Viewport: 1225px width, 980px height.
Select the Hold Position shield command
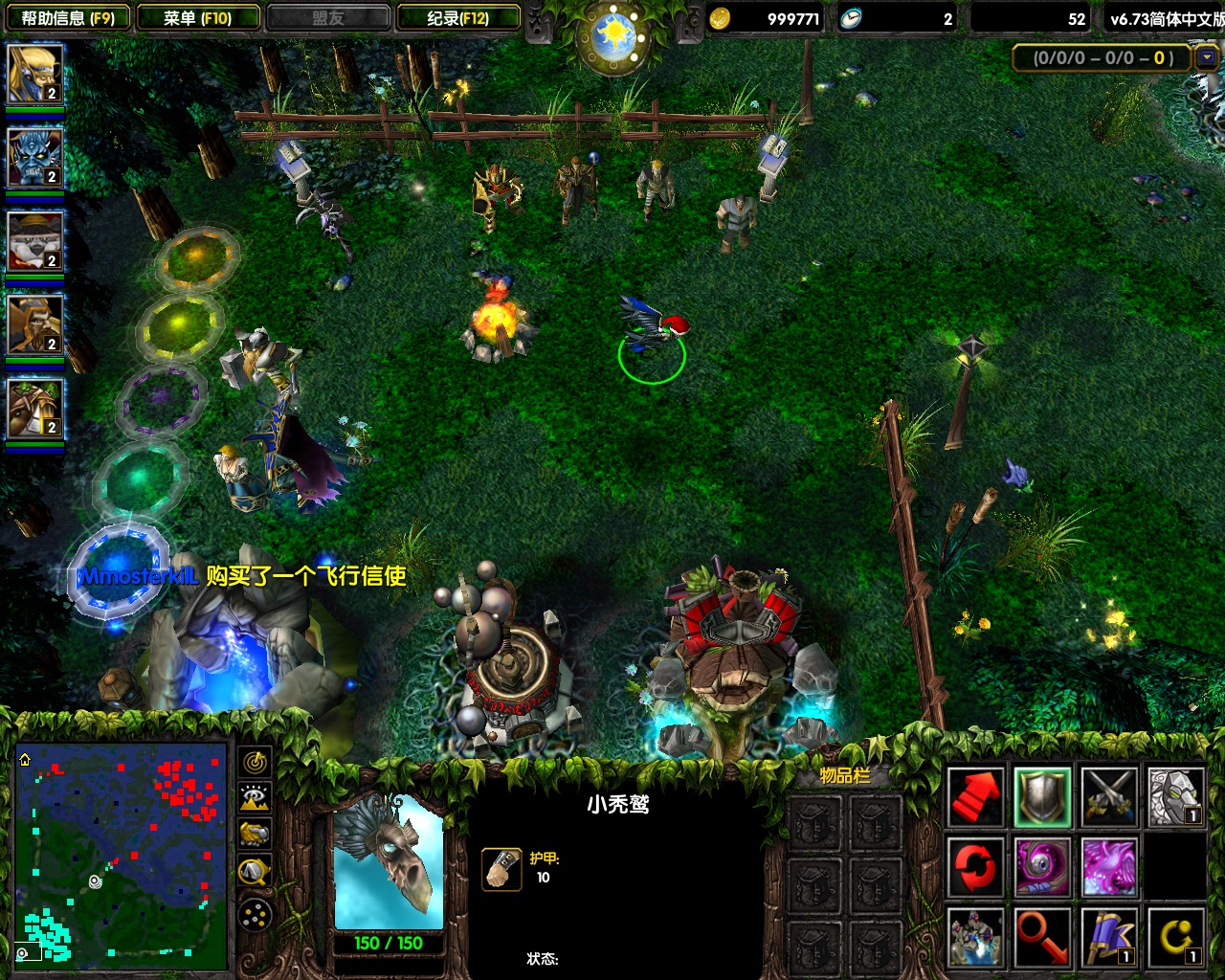[1042, 796]
